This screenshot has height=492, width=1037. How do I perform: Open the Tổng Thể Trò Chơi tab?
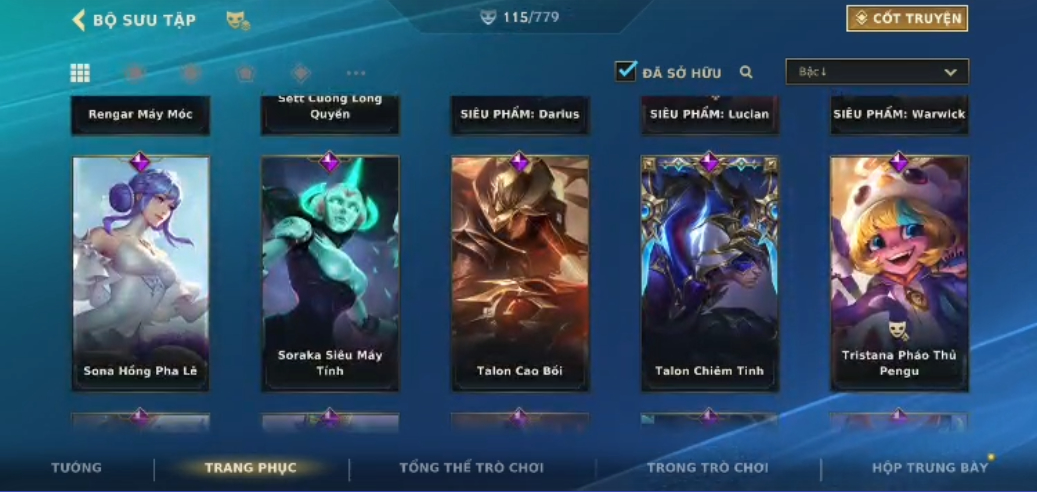471,468
